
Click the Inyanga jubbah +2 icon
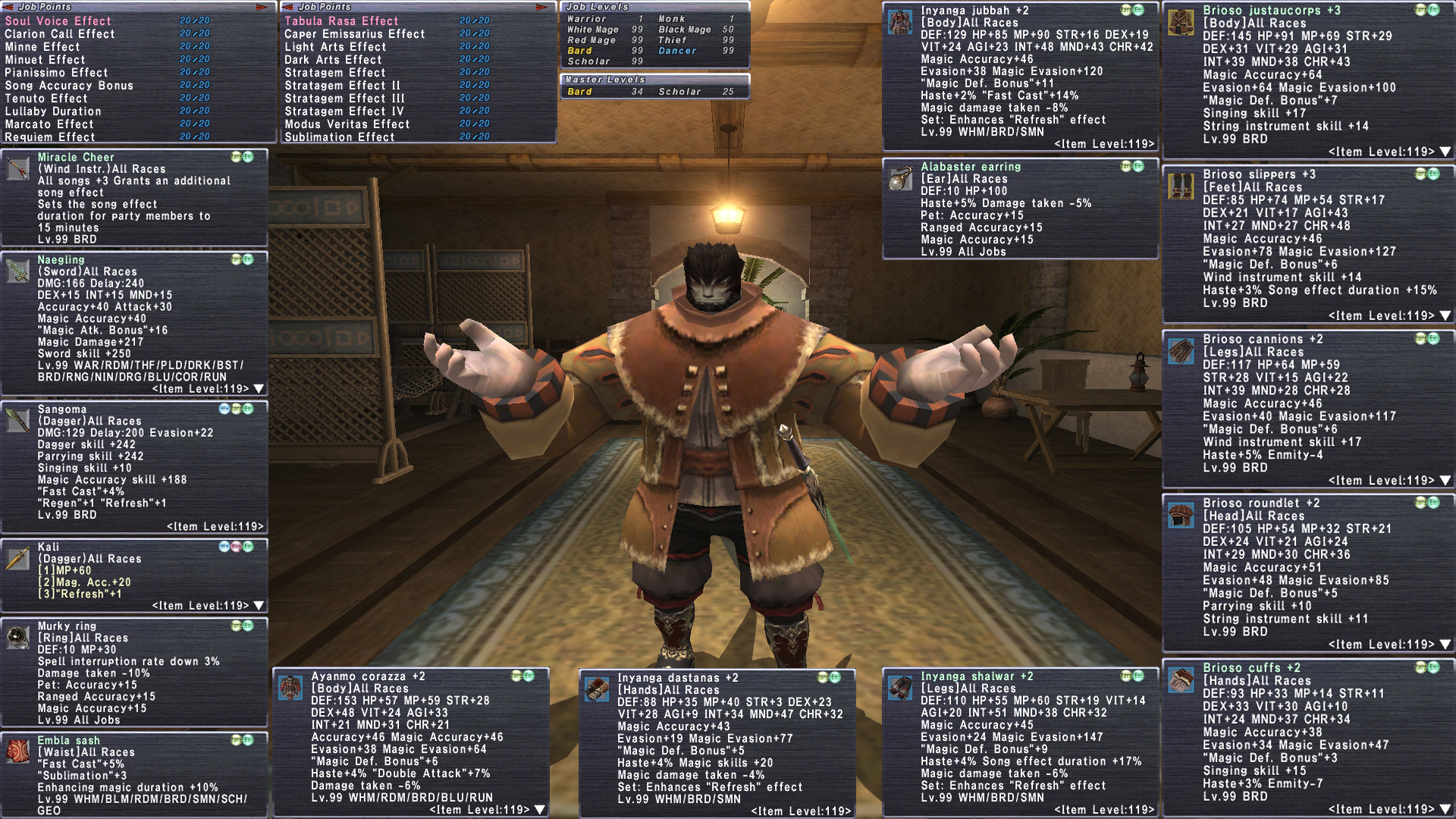900,22
